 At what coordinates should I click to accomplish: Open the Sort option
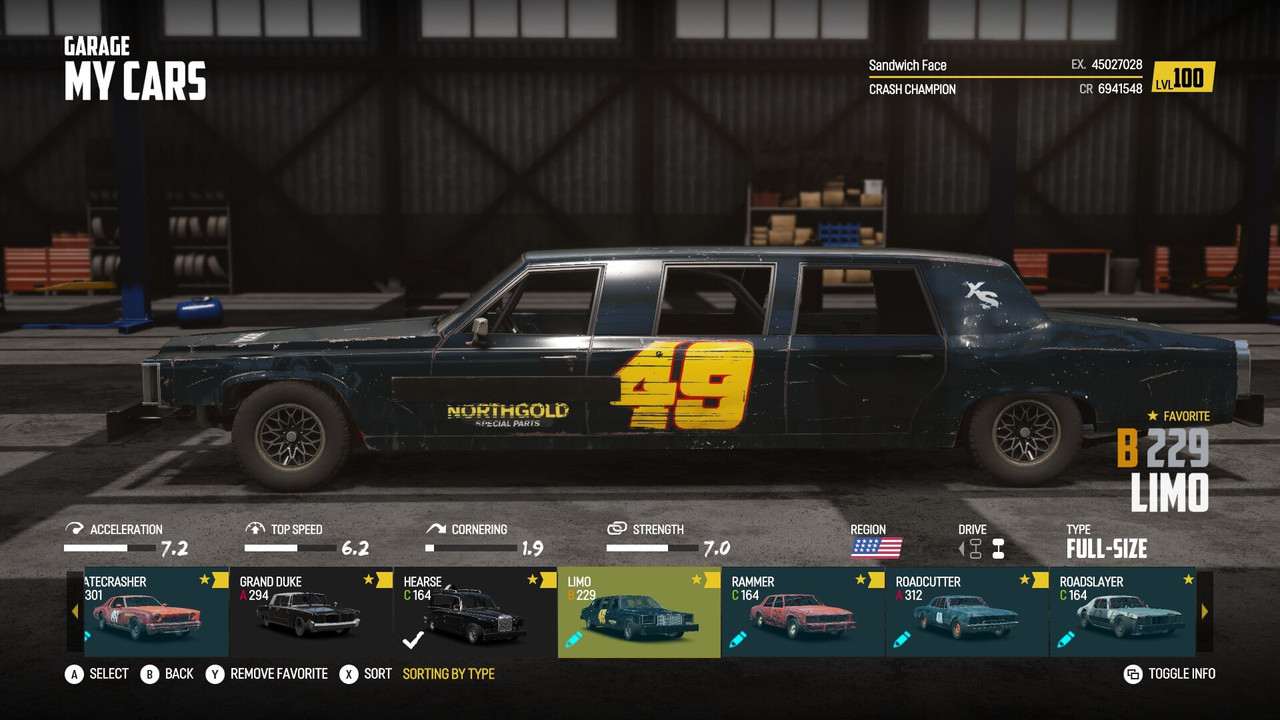coord(366,674)
